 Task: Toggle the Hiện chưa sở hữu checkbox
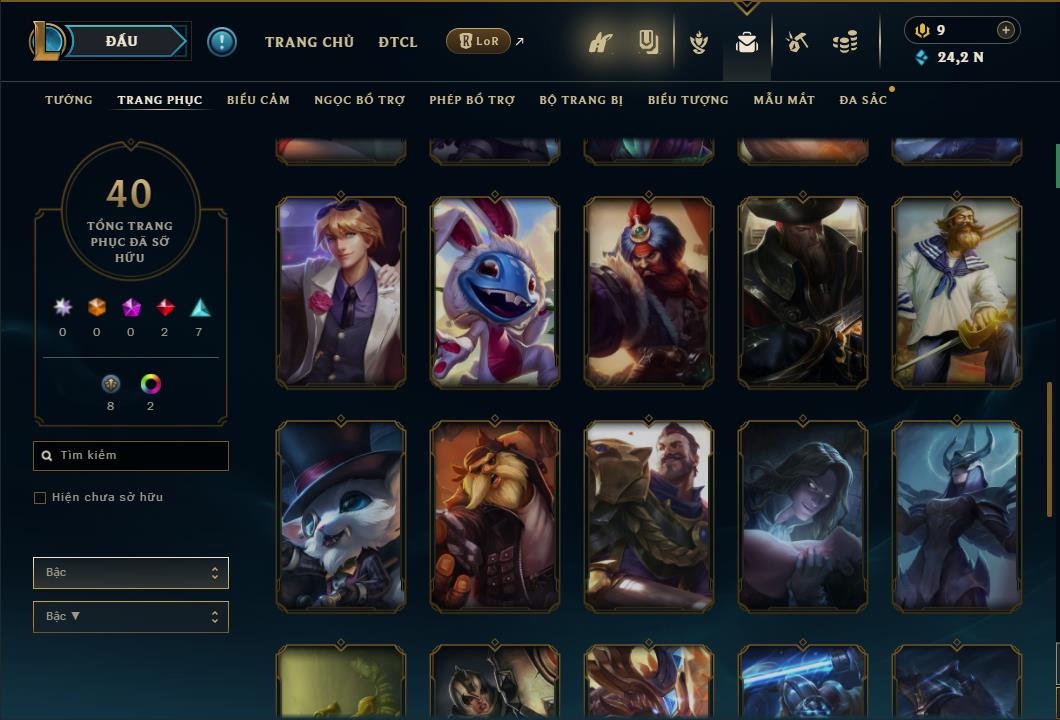click(x=40, y=498)
